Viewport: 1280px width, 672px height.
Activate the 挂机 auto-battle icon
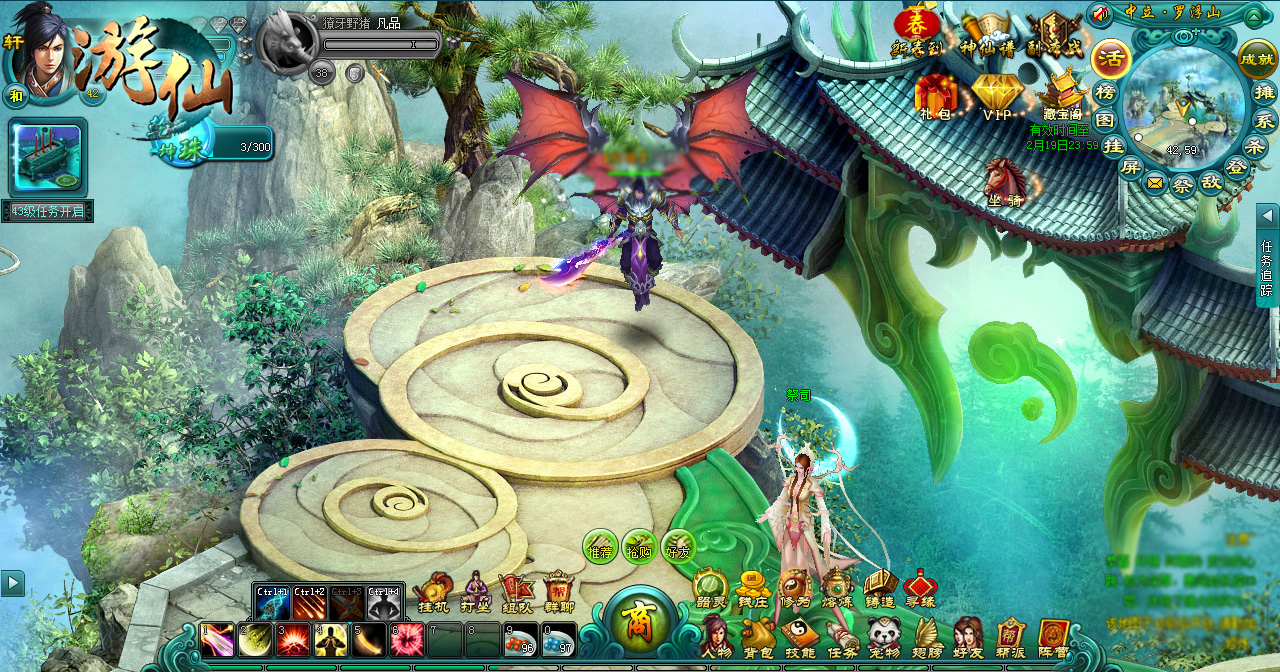coord(433,592)
